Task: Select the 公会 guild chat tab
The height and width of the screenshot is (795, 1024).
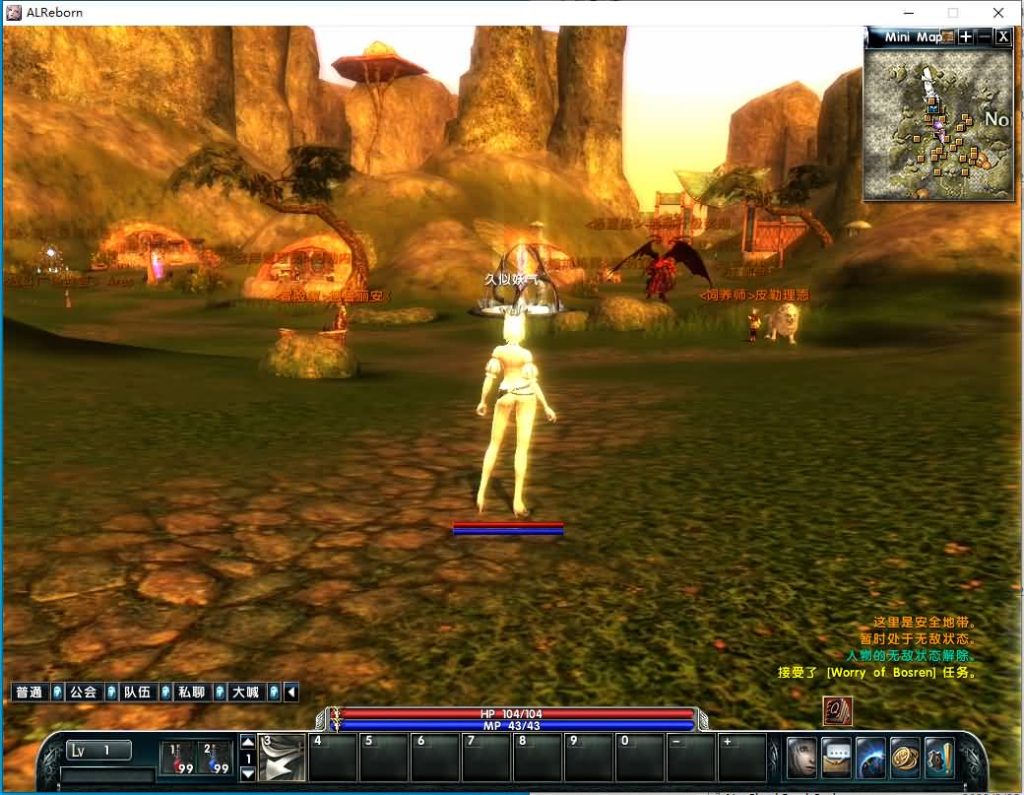Action: 83,692
